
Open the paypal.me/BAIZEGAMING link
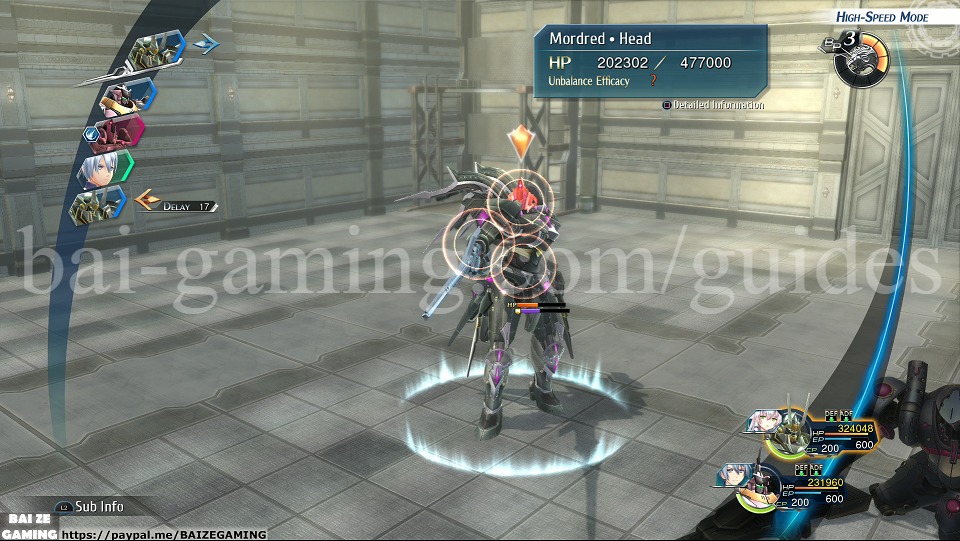(x=166, y=534)
